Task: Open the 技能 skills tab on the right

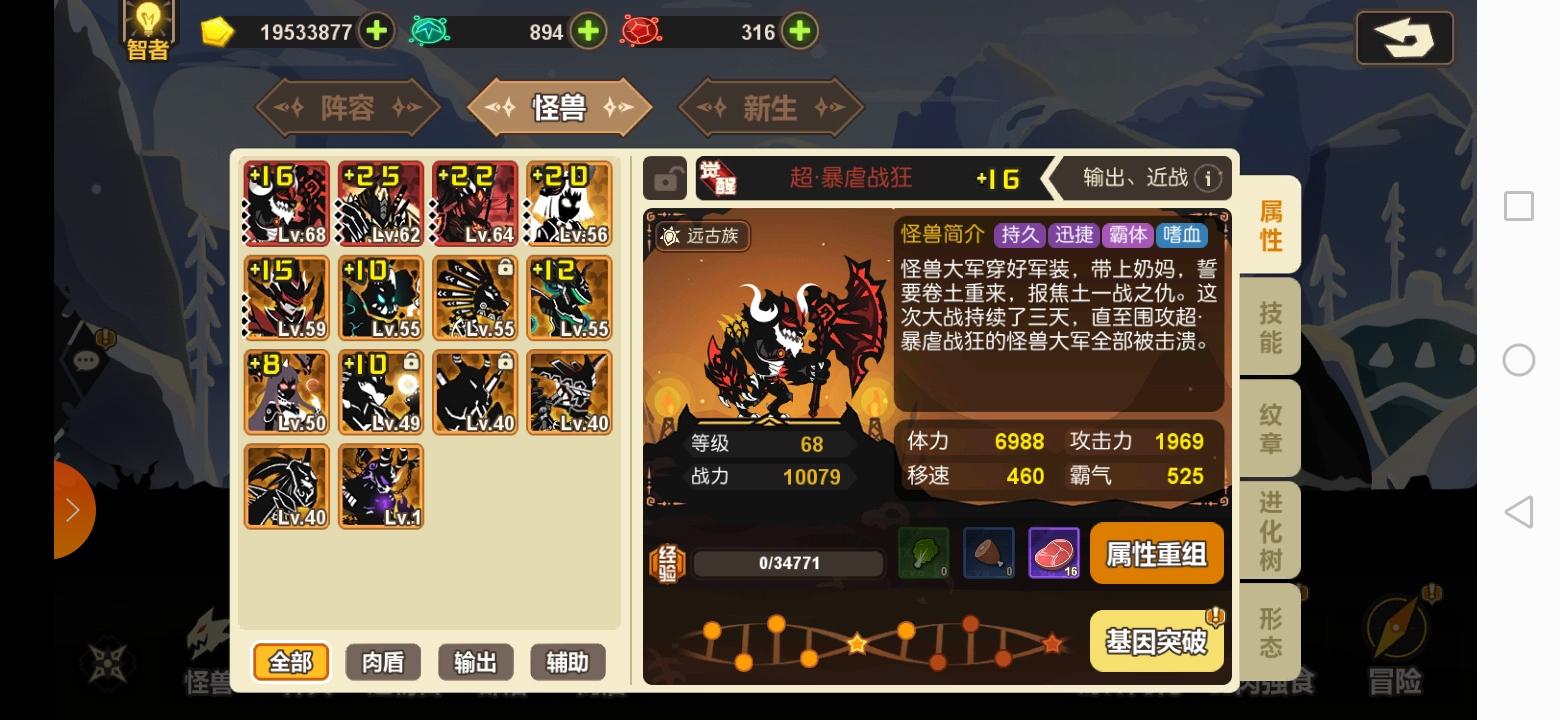Action: coord(1269,326)
